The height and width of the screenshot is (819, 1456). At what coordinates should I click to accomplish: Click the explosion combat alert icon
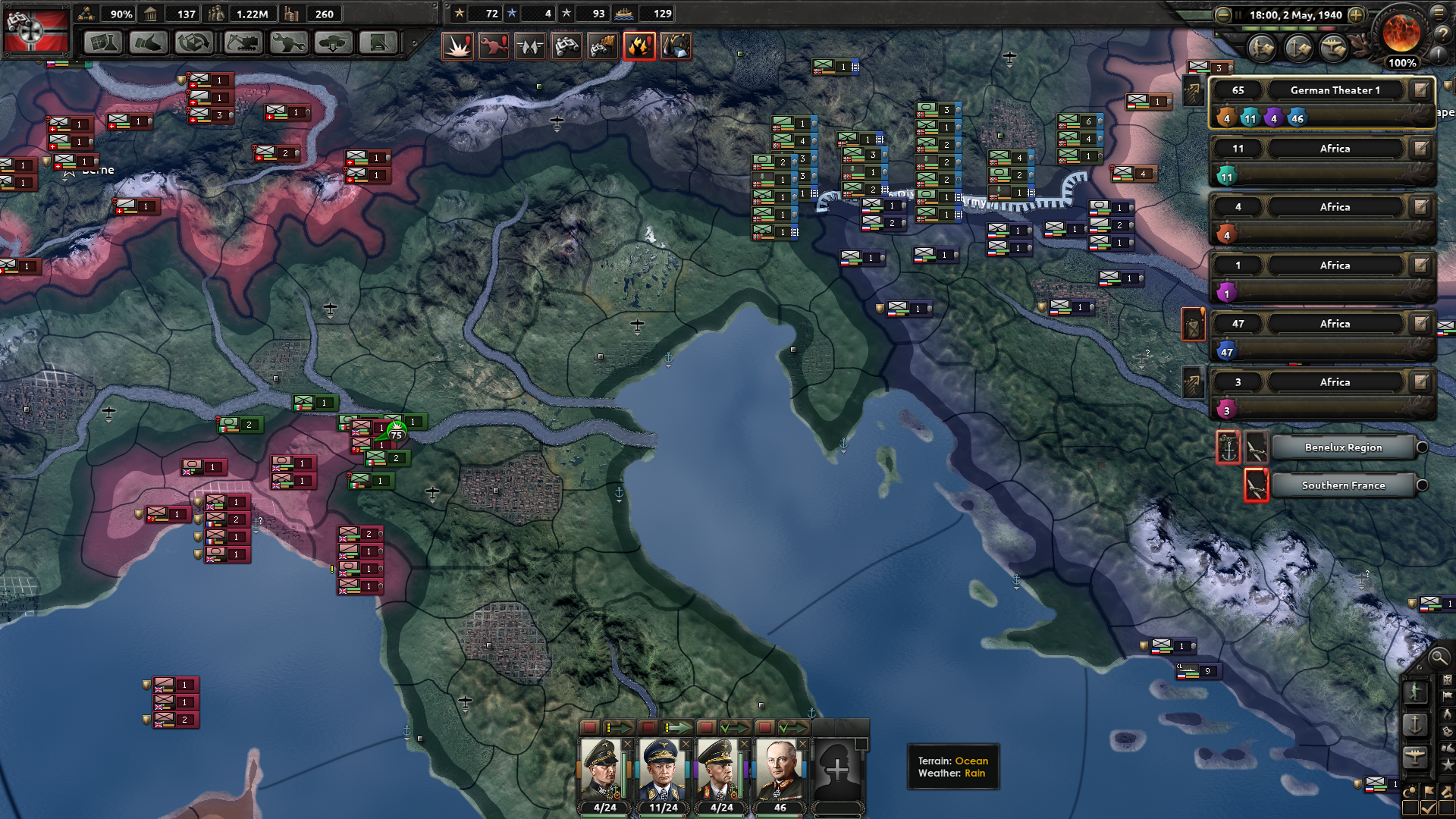[458, 45]
